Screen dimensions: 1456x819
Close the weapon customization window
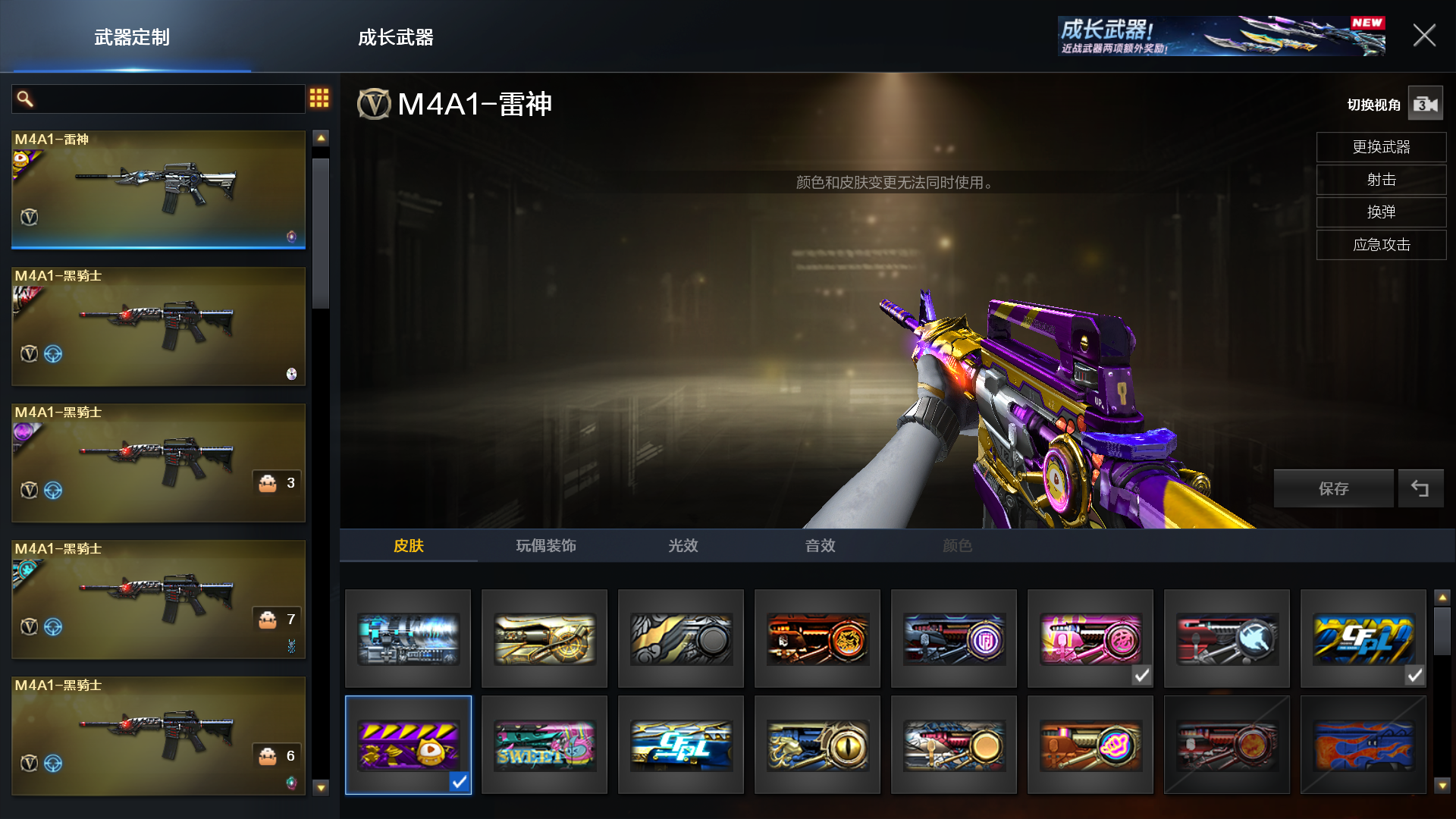[x=1423, y=36]
